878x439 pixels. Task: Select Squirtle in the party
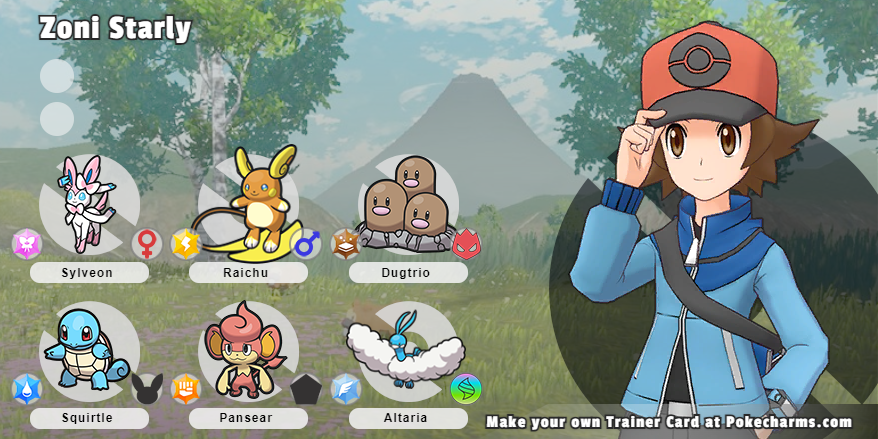pyautogui.click(x=81, y=349)
